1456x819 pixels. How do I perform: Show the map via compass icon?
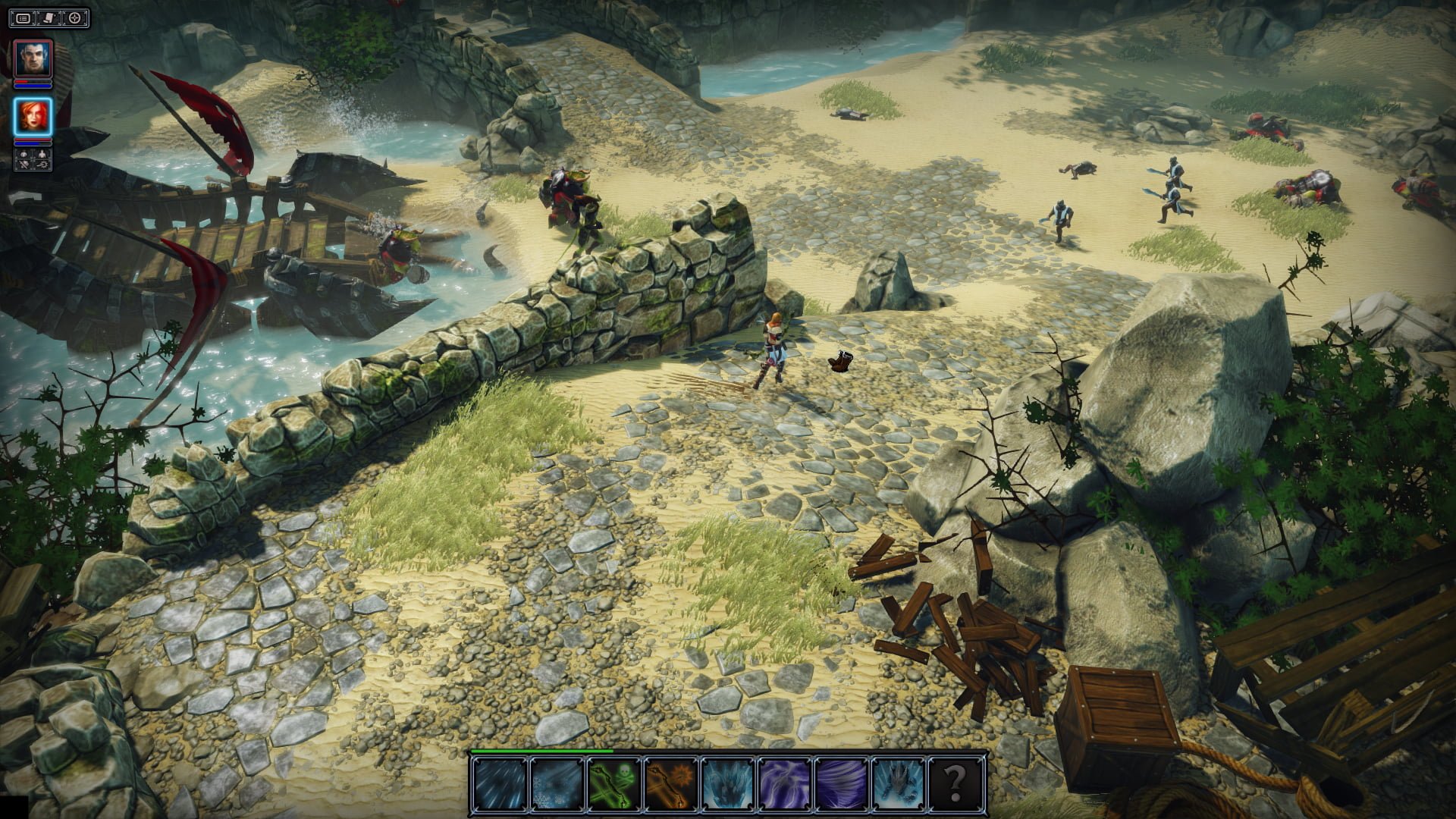pyautogui.click(x=75, y=17)
